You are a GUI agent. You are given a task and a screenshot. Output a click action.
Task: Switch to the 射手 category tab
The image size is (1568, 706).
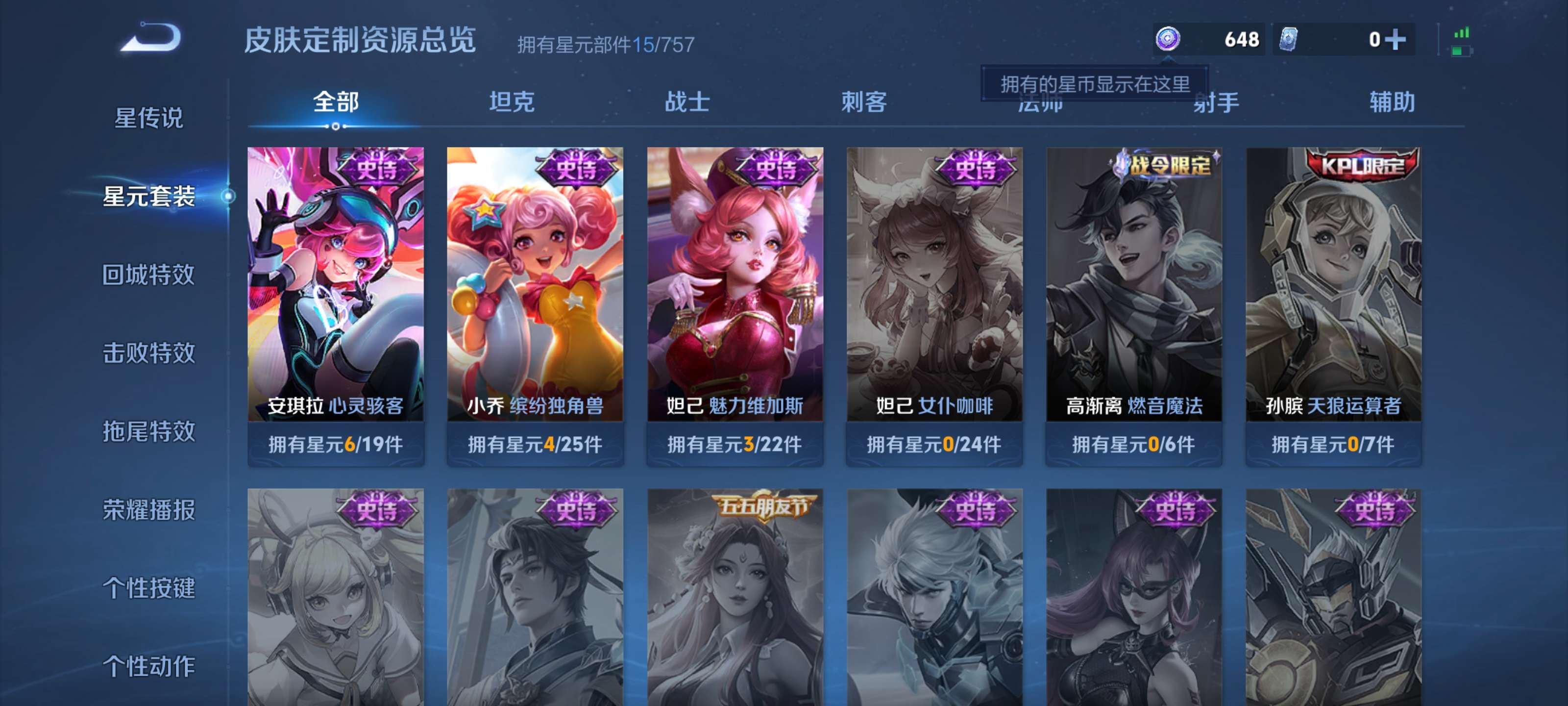1216,103
